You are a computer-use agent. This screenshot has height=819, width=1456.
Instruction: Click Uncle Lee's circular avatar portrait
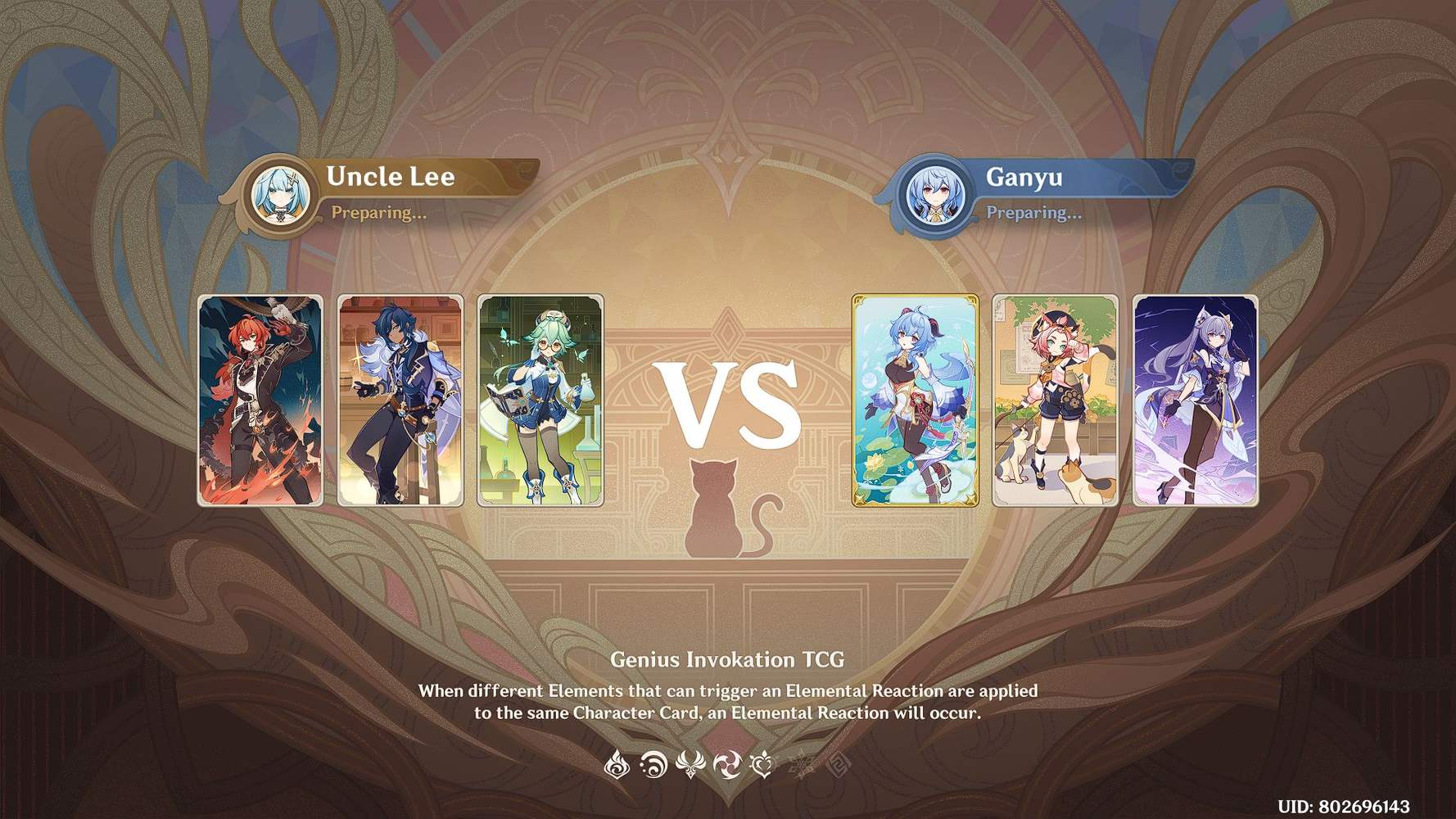tap(279, 193)
